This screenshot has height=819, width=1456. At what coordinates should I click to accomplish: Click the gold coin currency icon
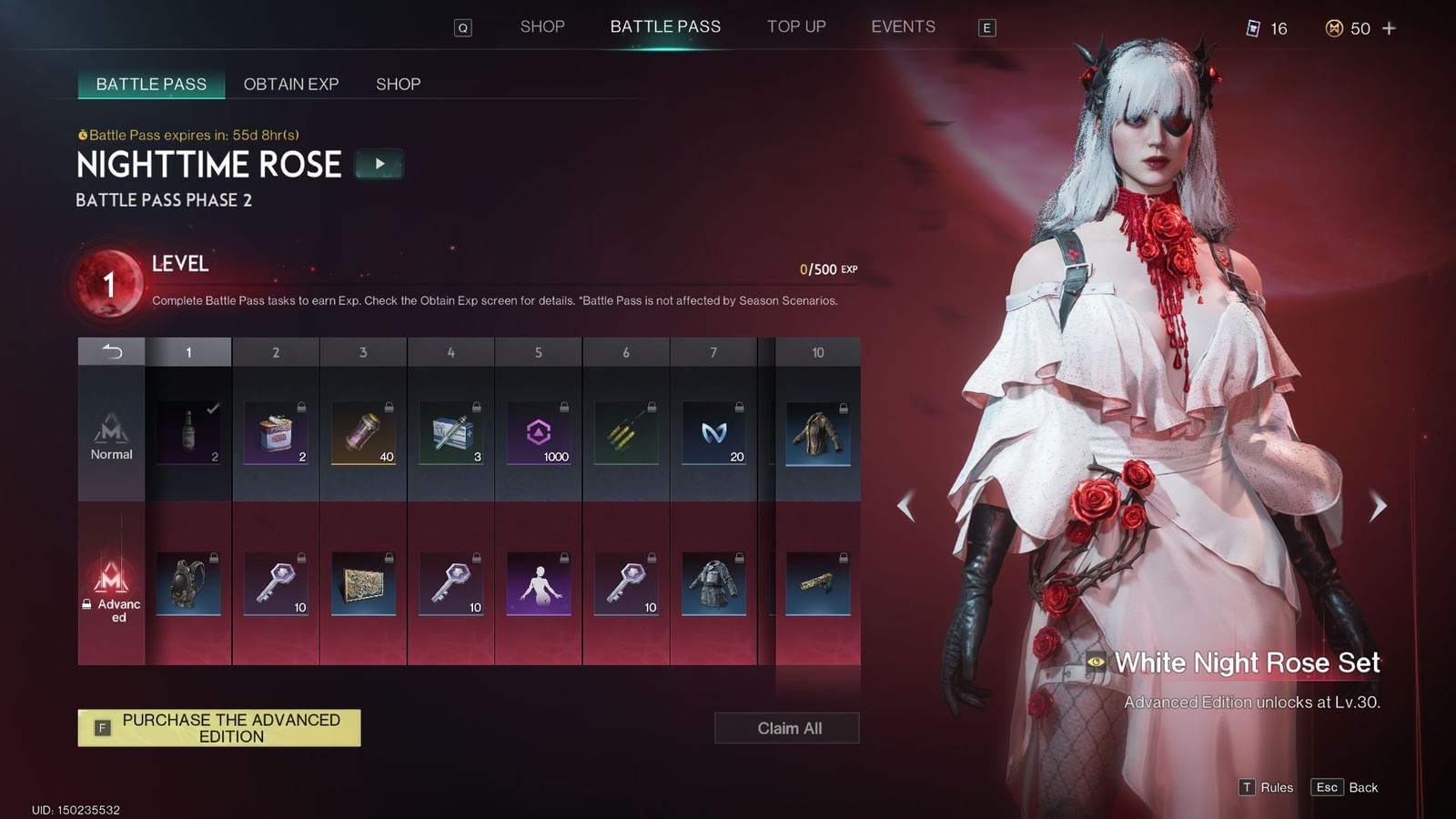click(1334, 28)
